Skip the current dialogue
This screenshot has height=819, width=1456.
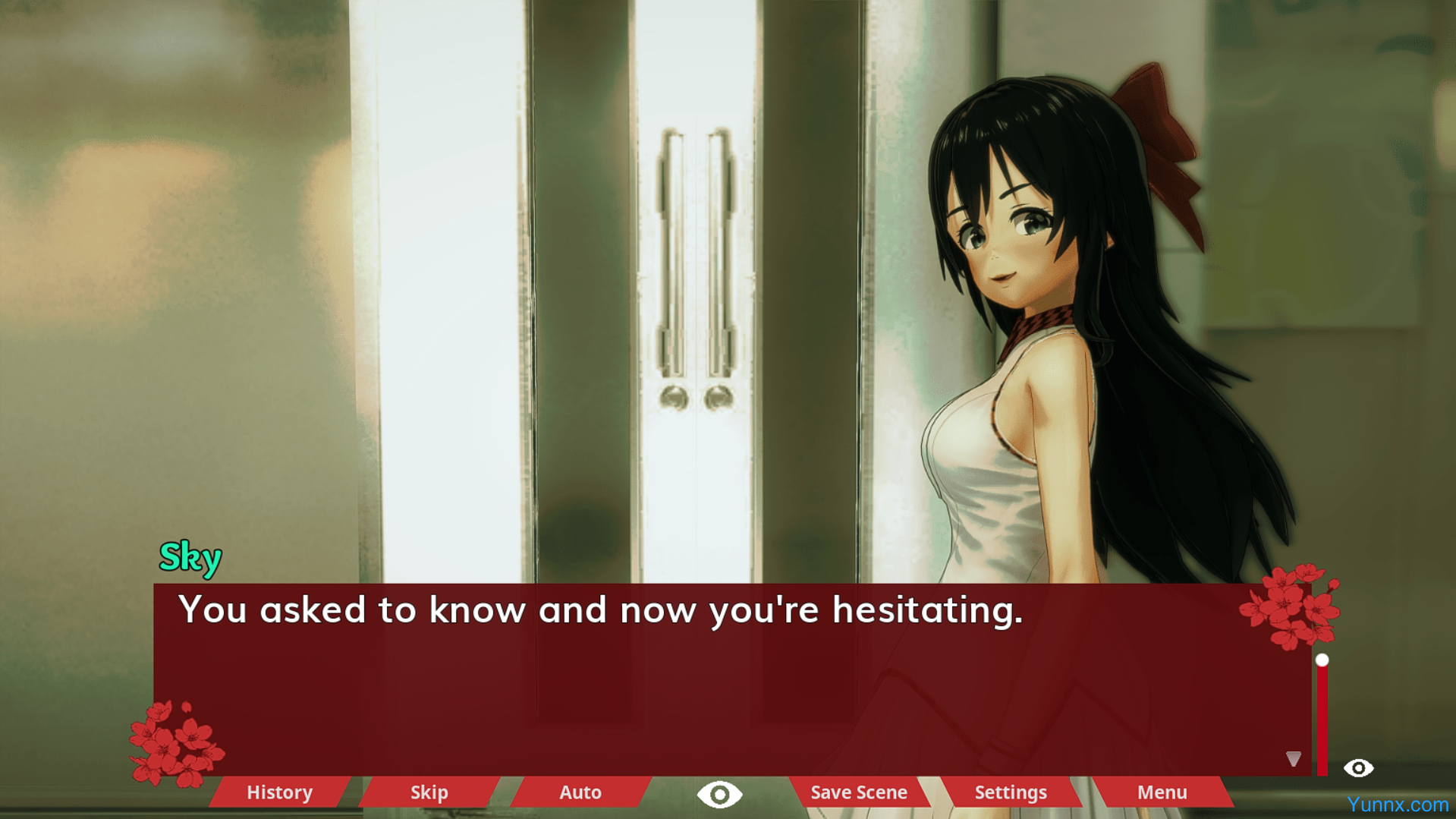429,792
